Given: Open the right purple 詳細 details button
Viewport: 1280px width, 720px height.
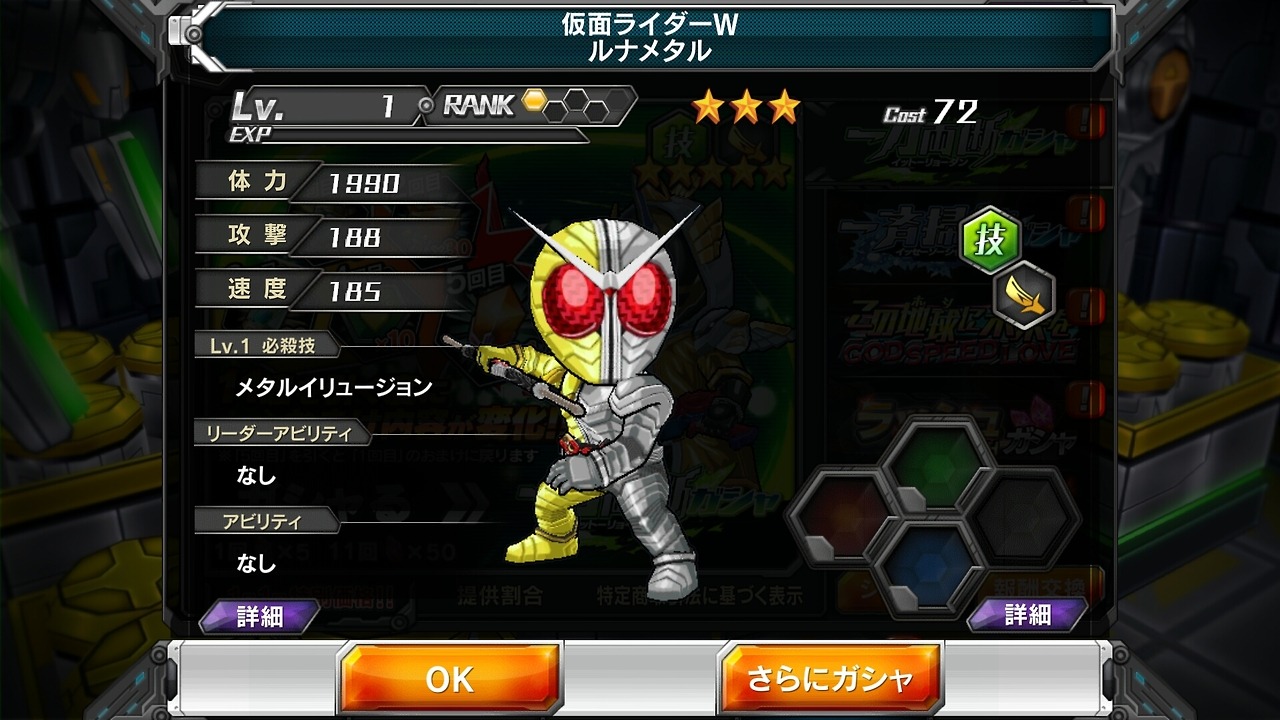Looking at the screenshot, I should (1027, 615).
